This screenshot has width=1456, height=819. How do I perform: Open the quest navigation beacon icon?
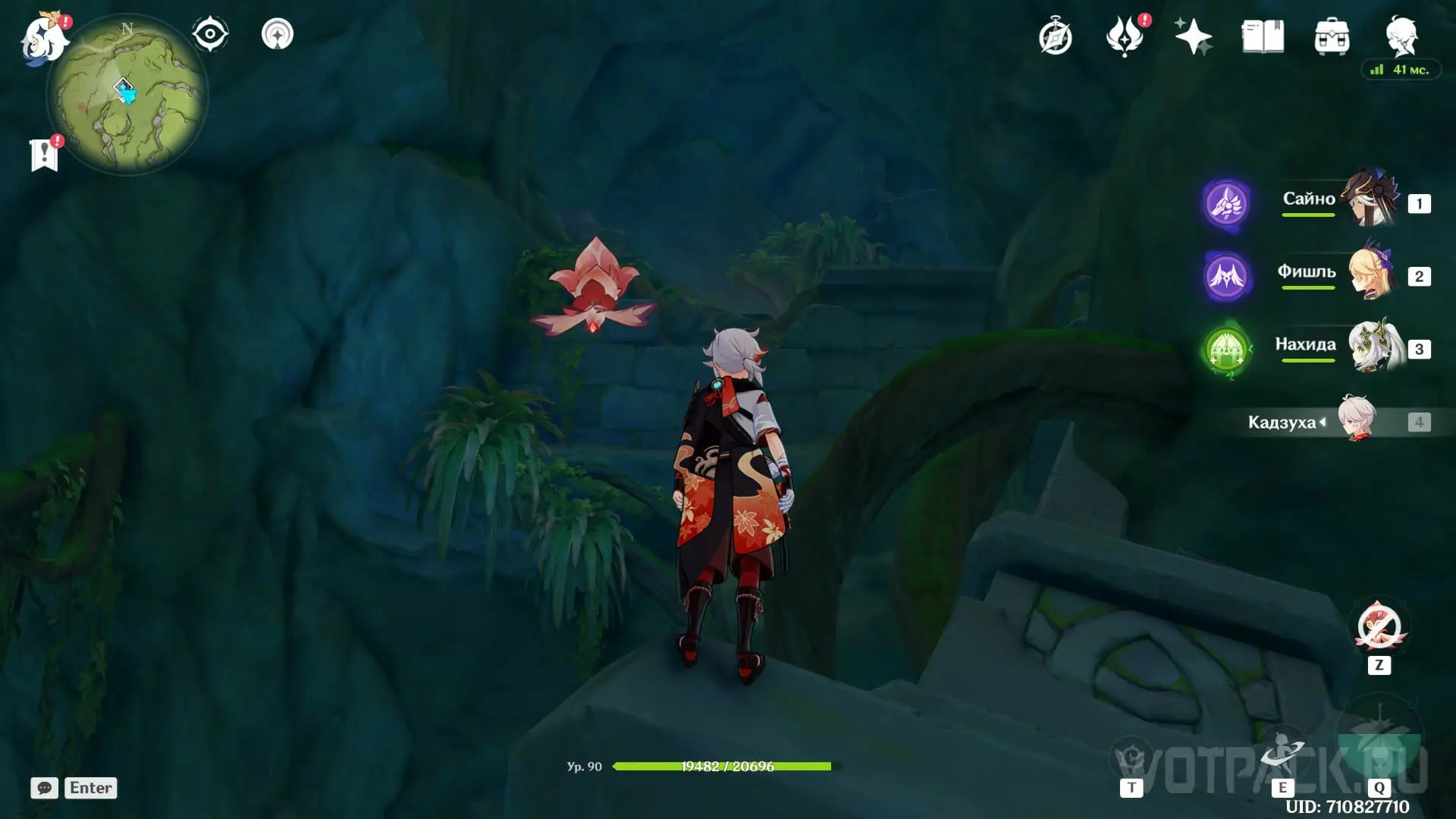278,35
